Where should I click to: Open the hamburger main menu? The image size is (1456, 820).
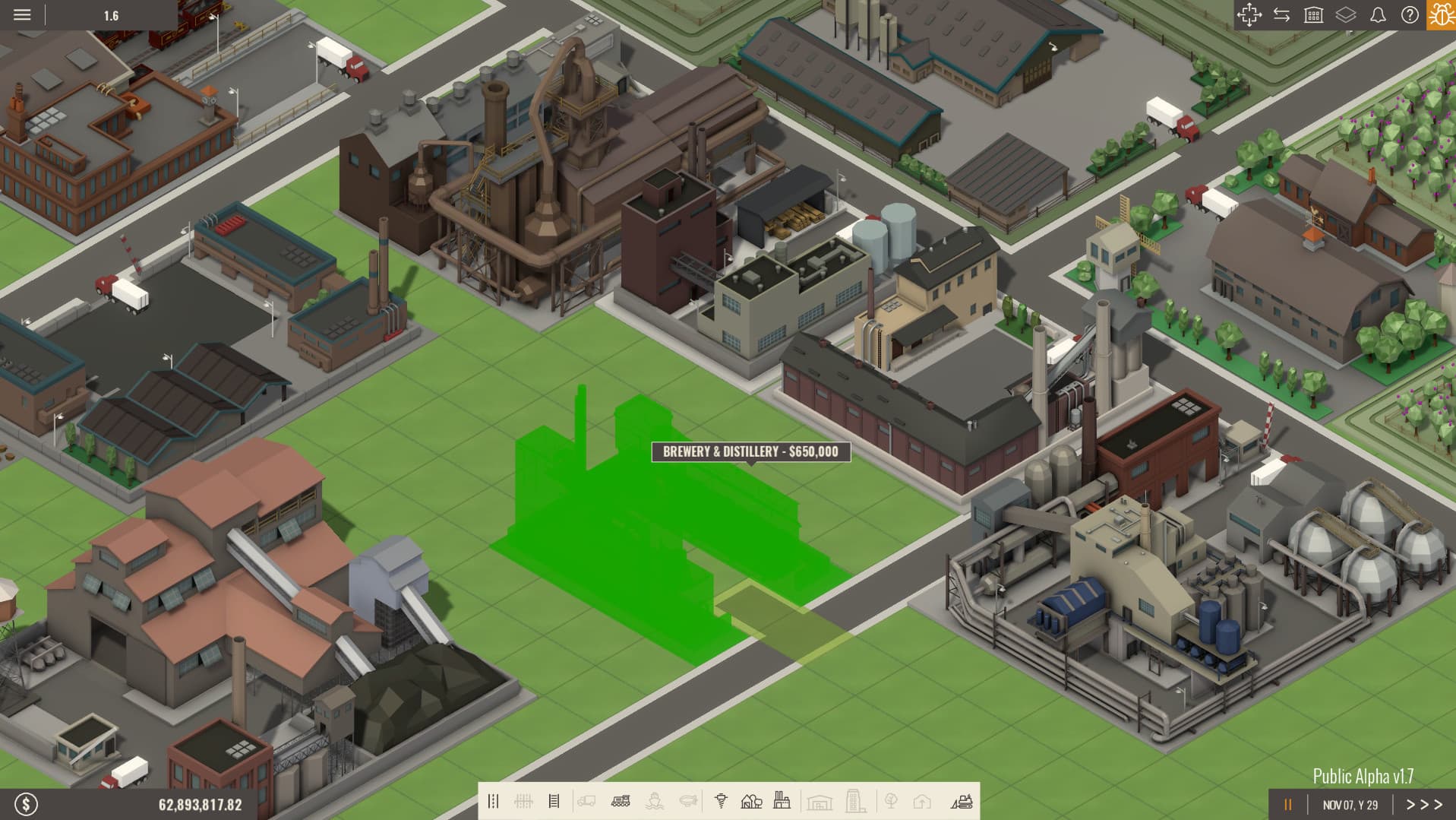(x=22, y=14)
